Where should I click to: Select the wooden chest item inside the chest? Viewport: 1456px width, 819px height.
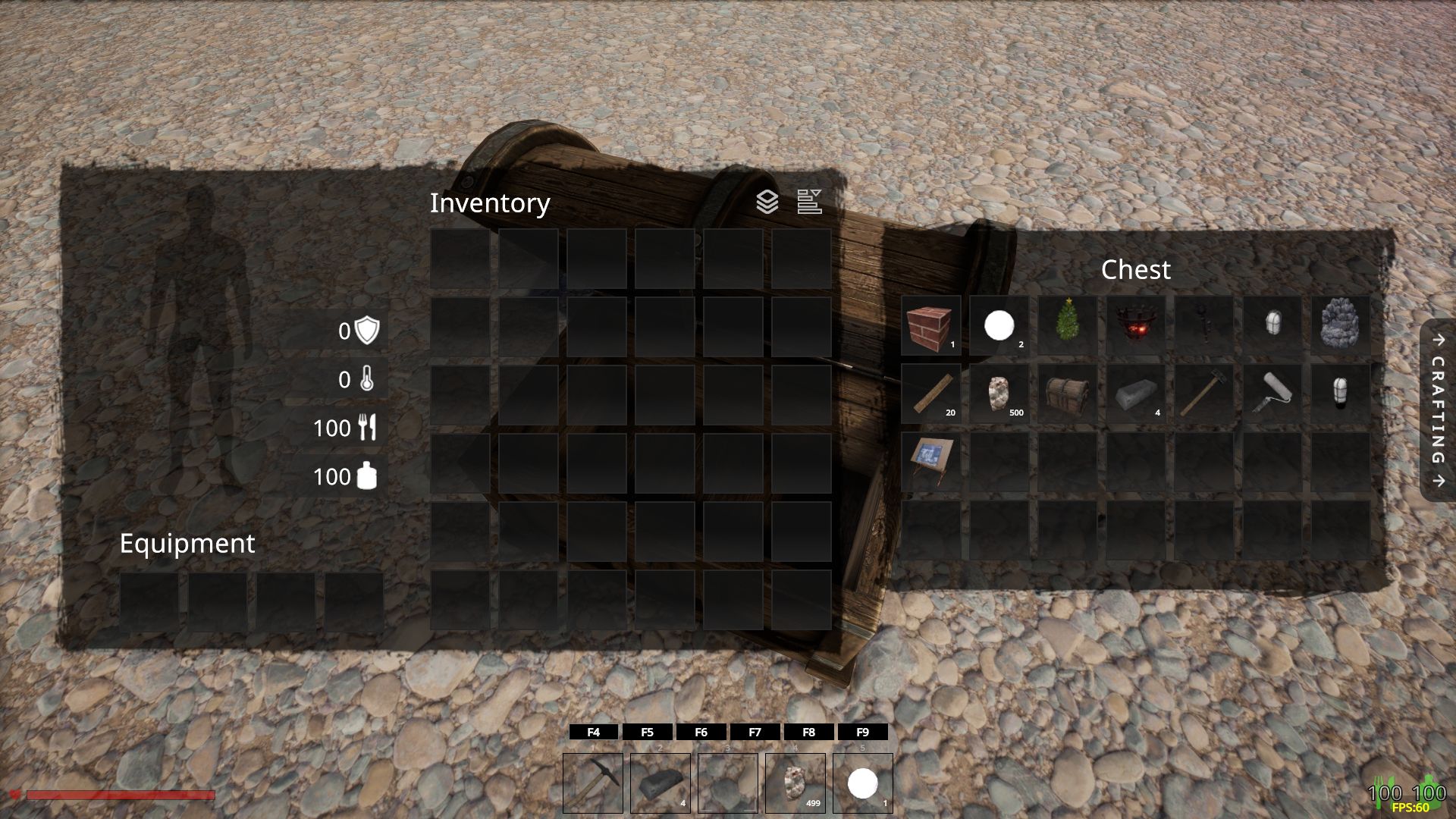(x=1067, y=394)
